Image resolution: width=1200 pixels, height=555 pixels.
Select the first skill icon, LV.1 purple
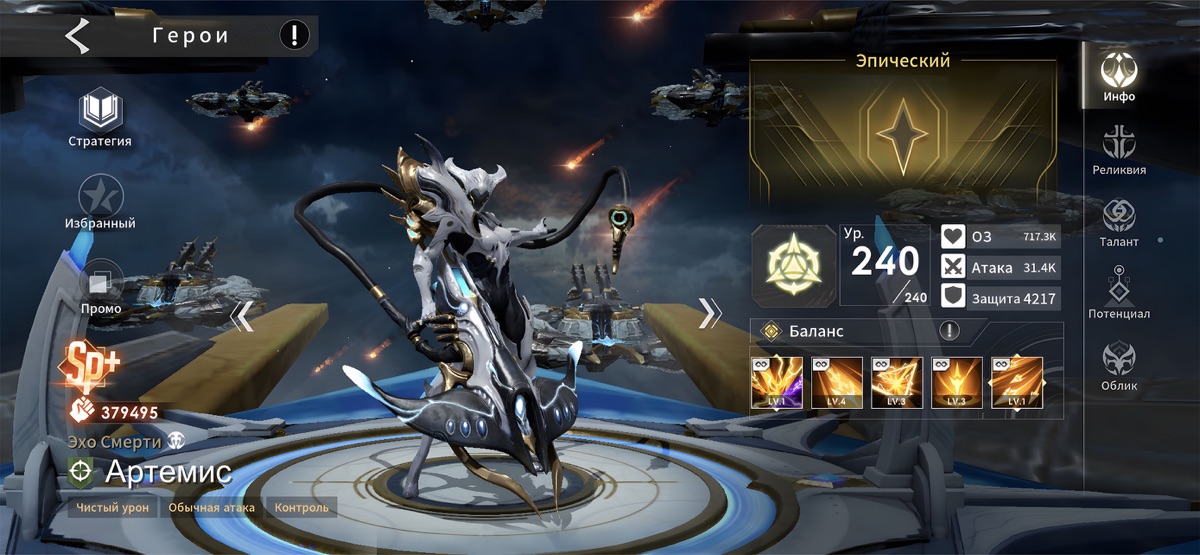(777, 382)
